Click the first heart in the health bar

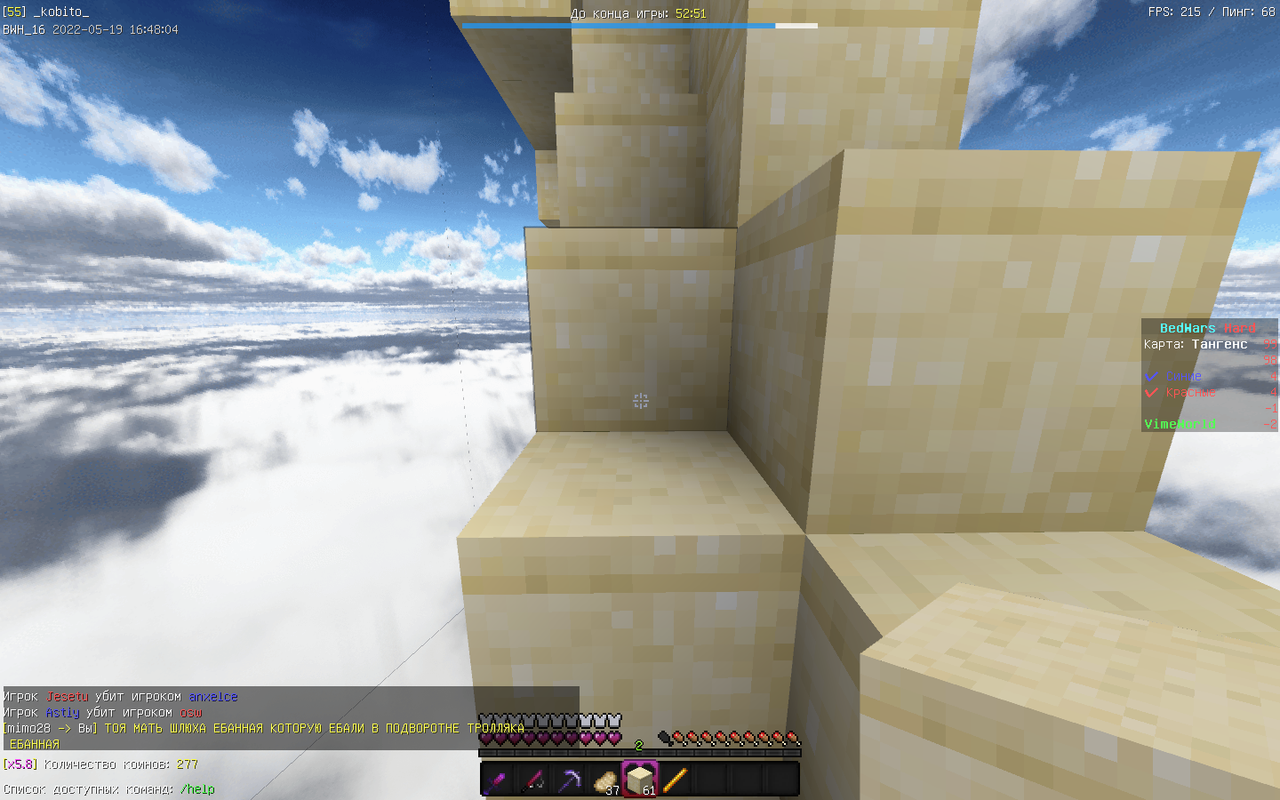coord(486,739)
